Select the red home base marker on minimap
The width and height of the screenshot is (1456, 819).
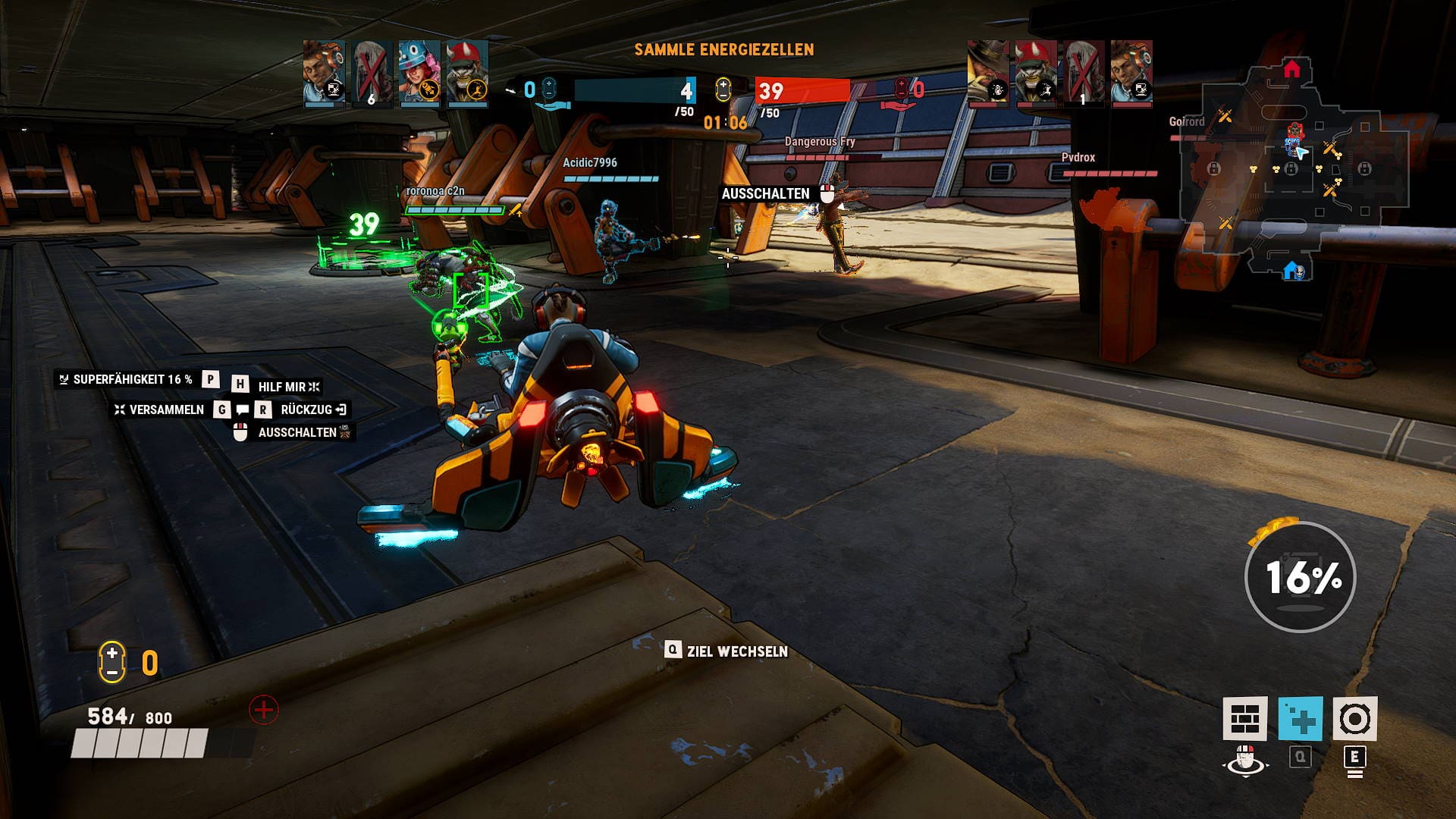tap(1291, 70)
